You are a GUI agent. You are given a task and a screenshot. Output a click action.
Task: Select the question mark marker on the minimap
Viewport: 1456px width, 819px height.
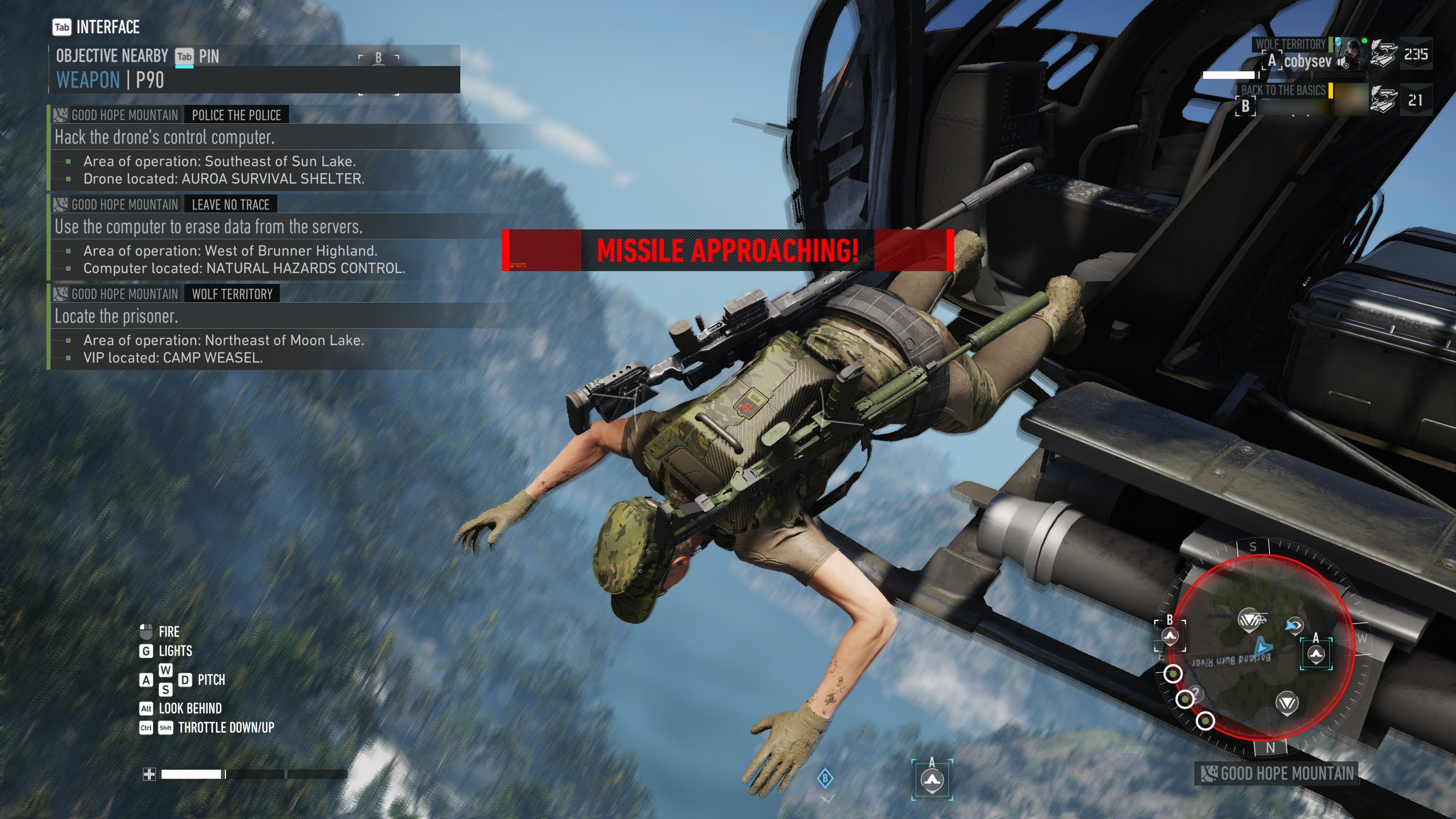point(1196,693)
